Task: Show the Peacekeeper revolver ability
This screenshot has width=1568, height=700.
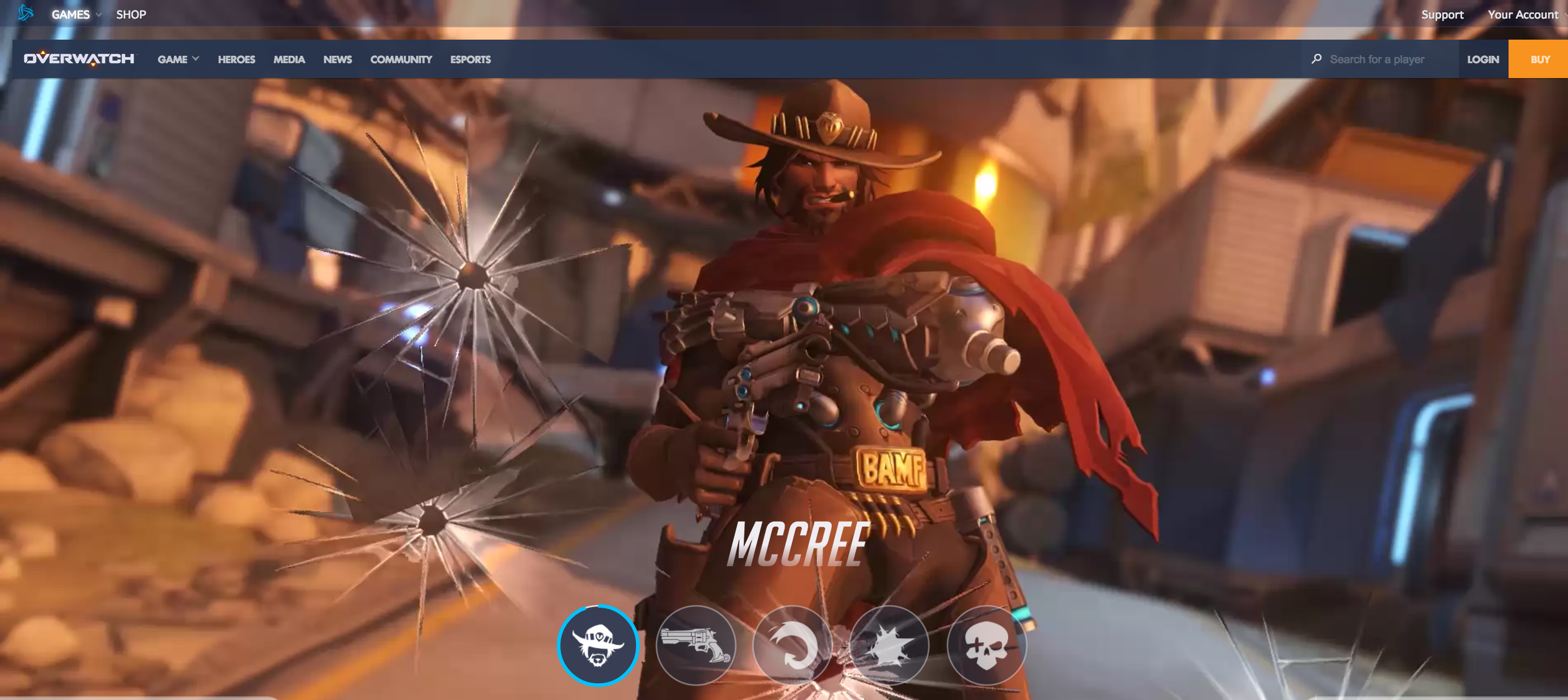Action: coord(695,645)
